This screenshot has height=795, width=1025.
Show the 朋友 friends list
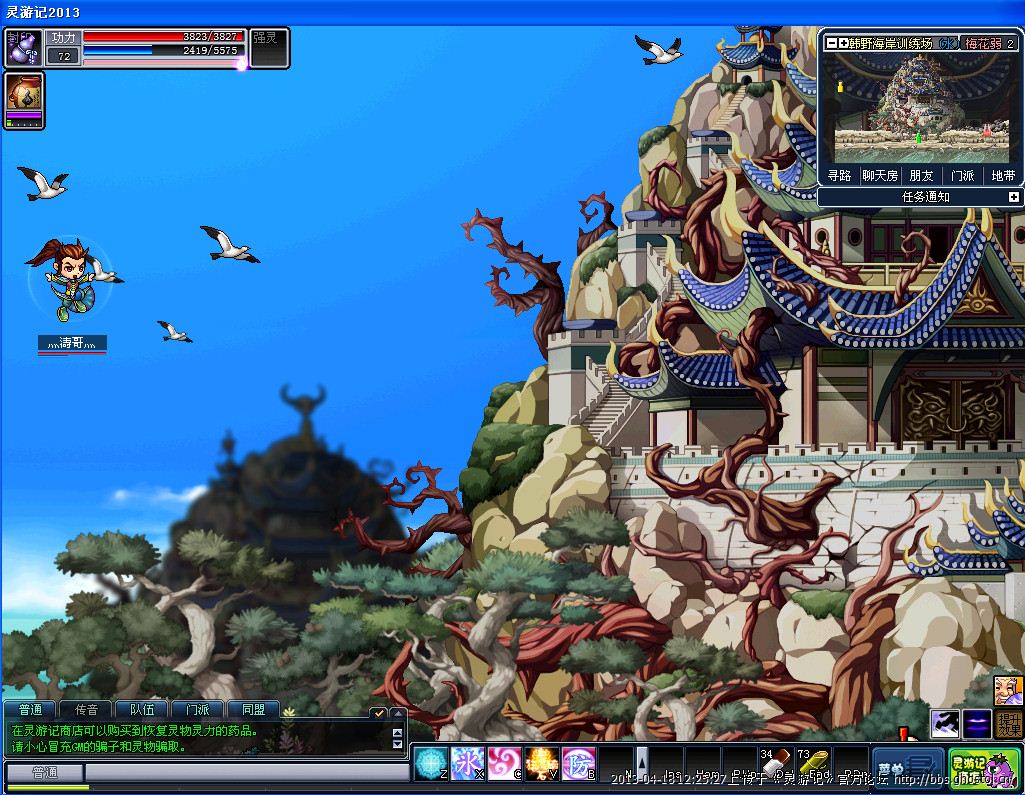pos(921,175)
